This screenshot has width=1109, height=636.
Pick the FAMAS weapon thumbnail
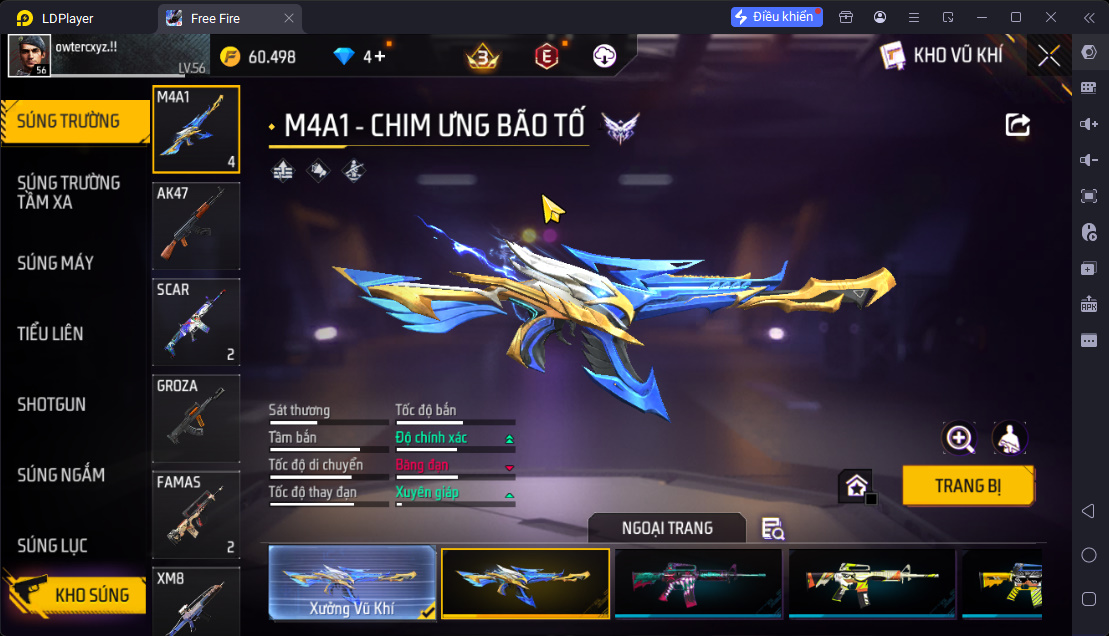tap(196, 514)
